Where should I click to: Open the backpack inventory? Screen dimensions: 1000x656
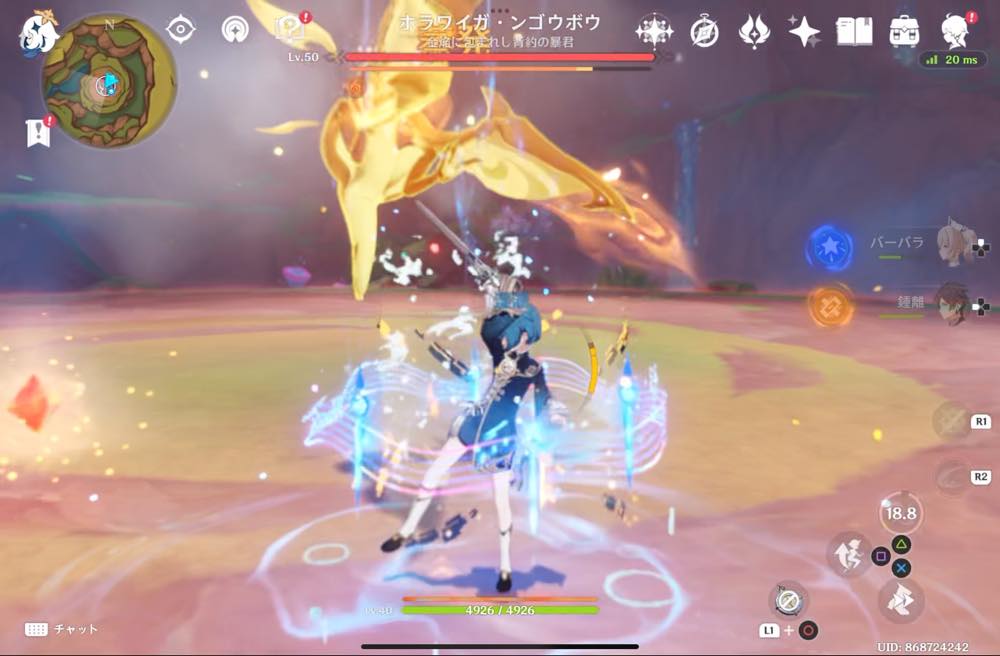click(x=905, y=32)
